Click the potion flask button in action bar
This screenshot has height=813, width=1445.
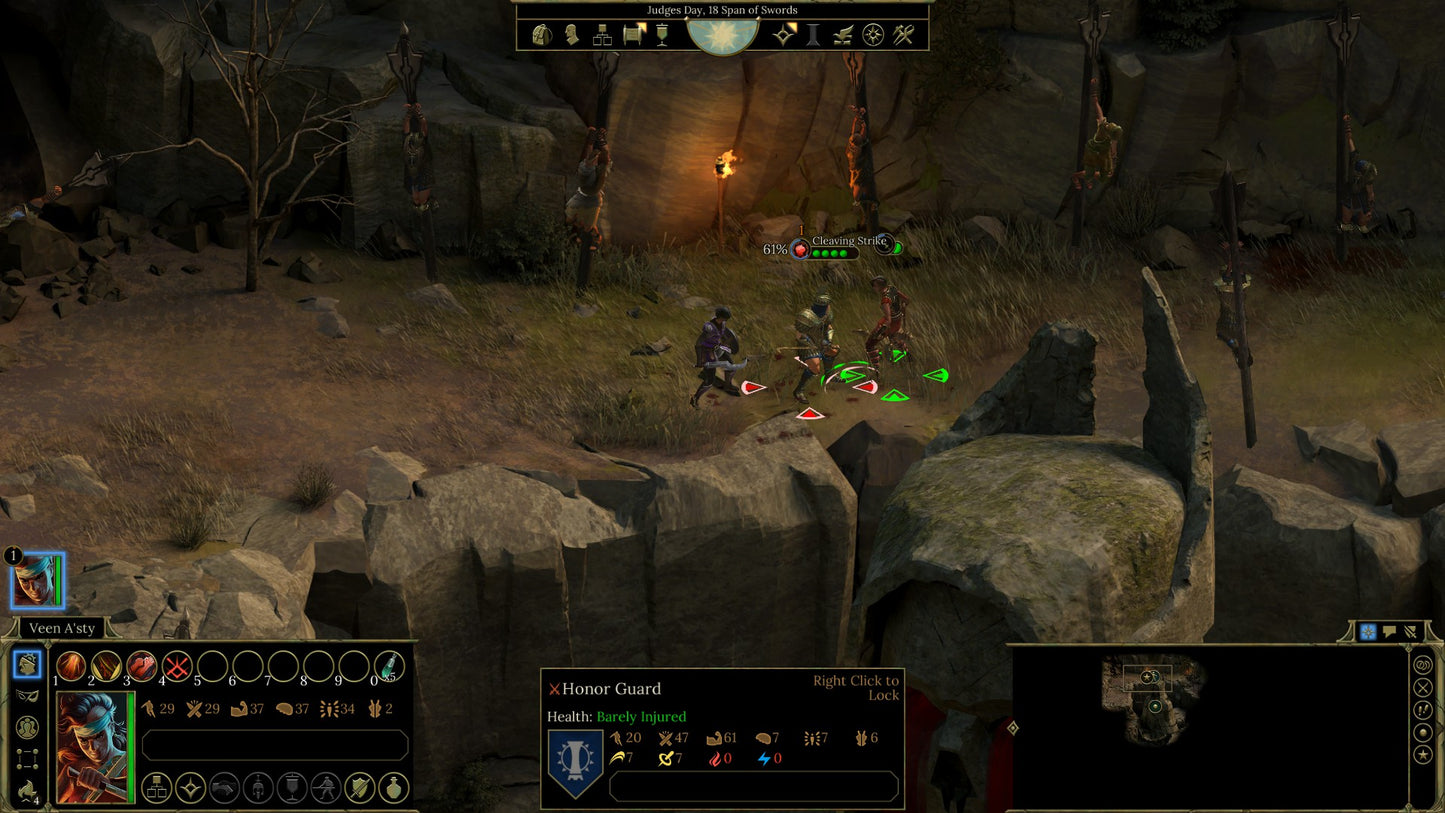coord(393,788)
